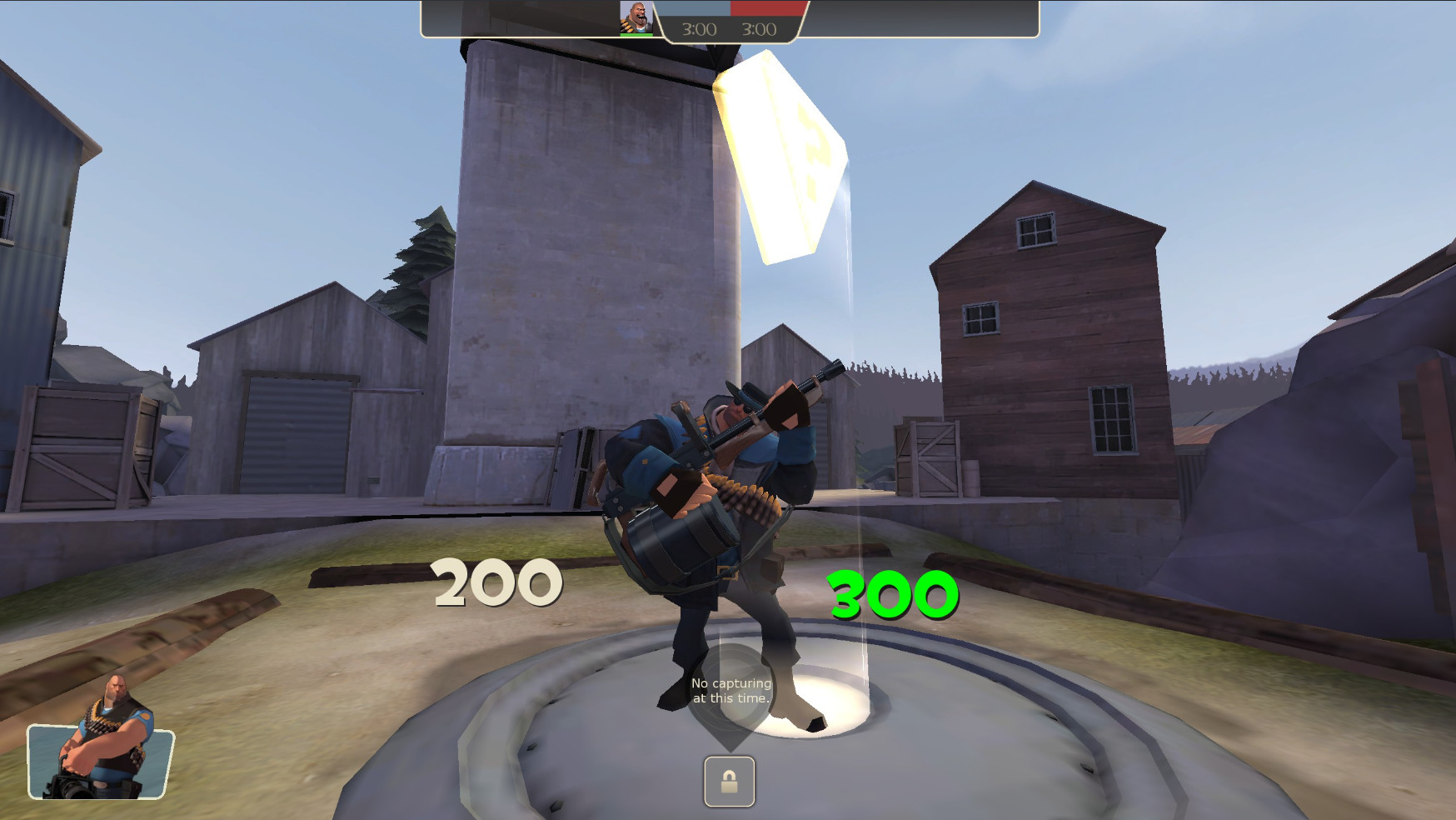This screenshot has height=820, width=1456.
Task: Select the Heavy avatar in the top HUD
Action: 636,18
